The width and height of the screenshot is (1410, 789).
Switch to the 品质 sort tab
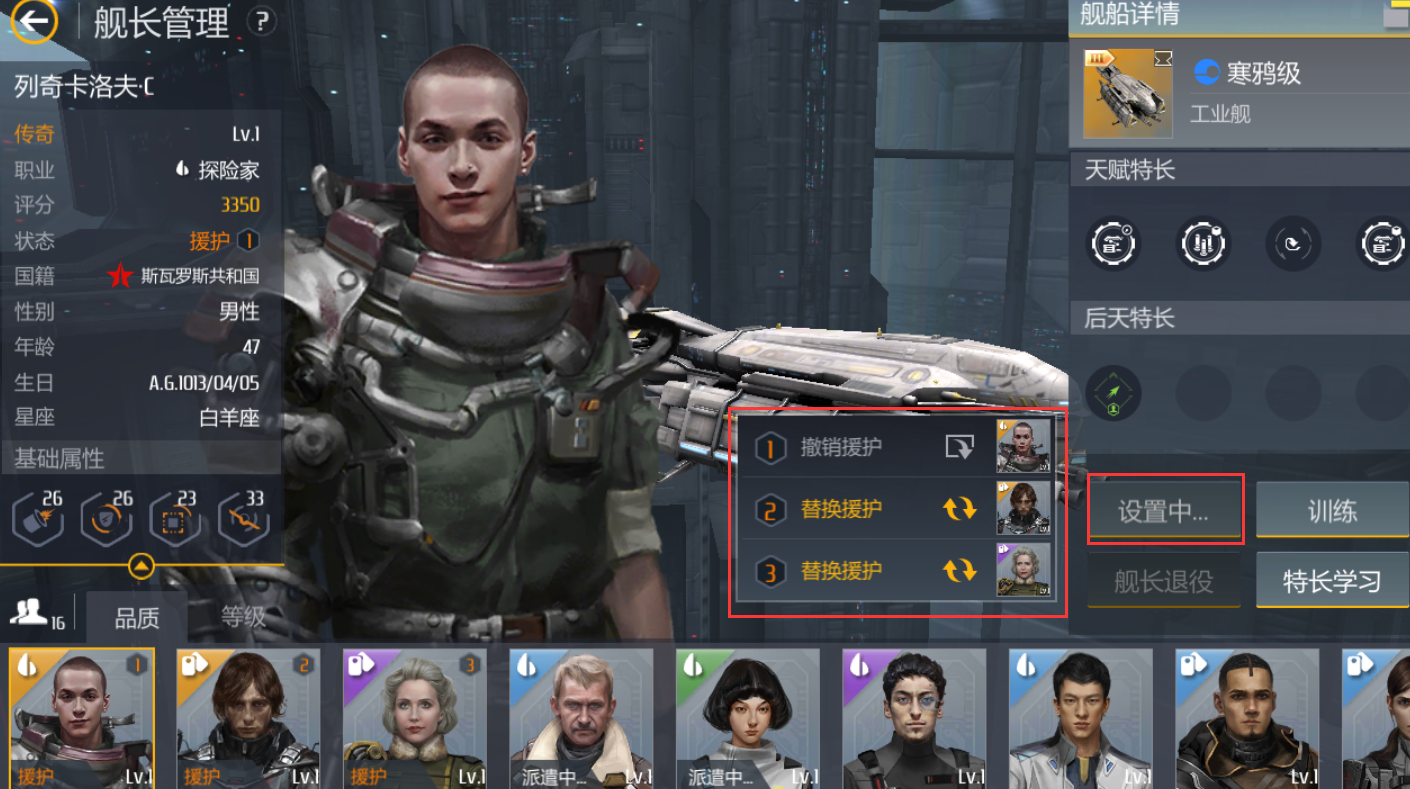(x=137, y=618)
